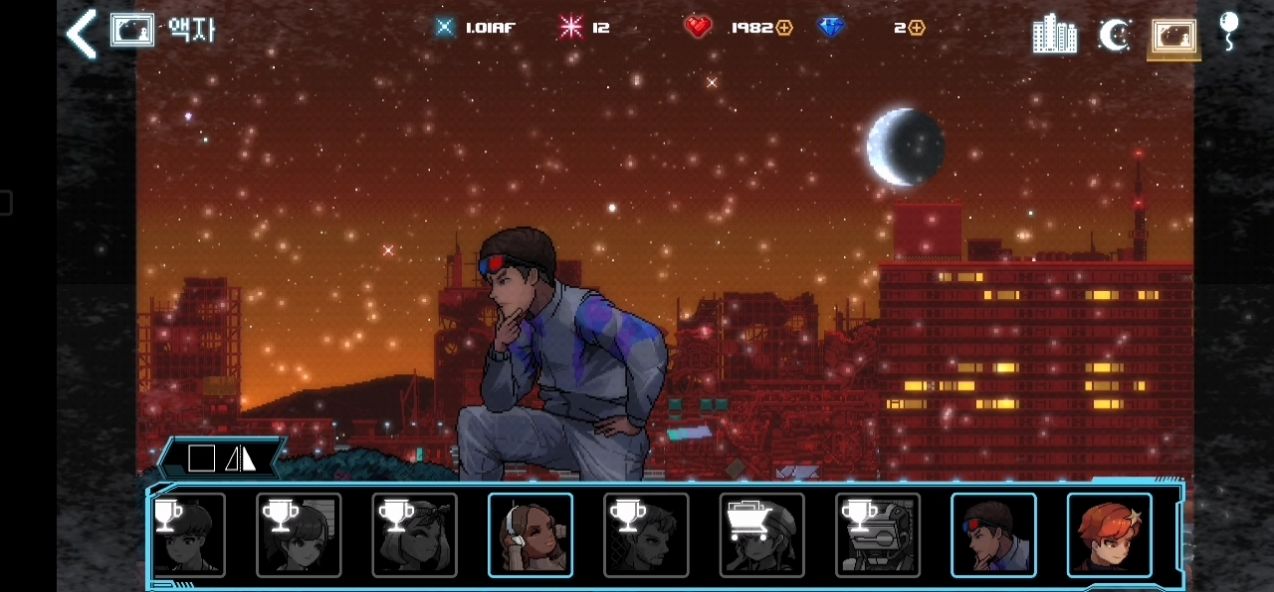Select the headphone girl portrait
The height and width of the screenshot is (592, 1274).
530,535
